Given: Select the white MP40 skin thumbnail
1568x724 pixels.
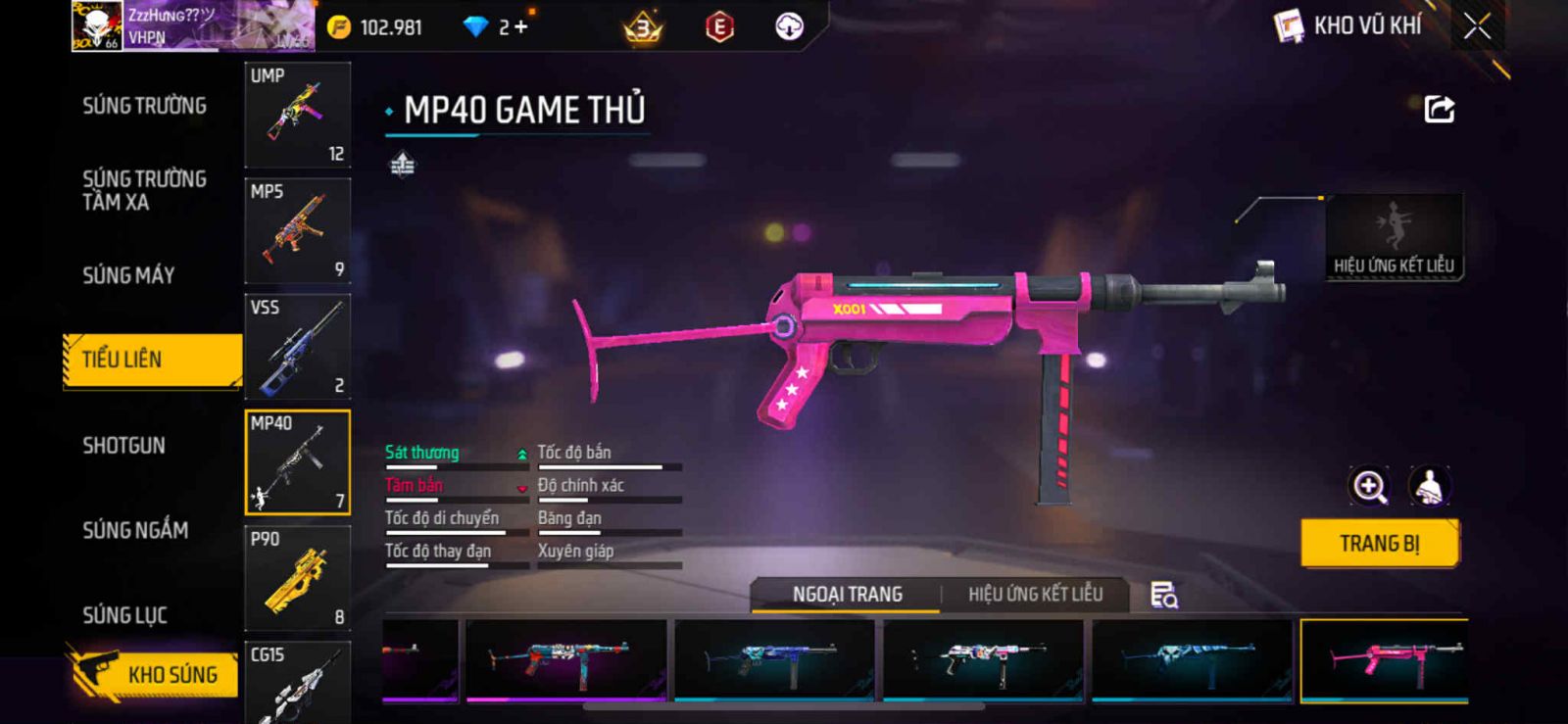Looking at the screenshot, I should [983, 659].
